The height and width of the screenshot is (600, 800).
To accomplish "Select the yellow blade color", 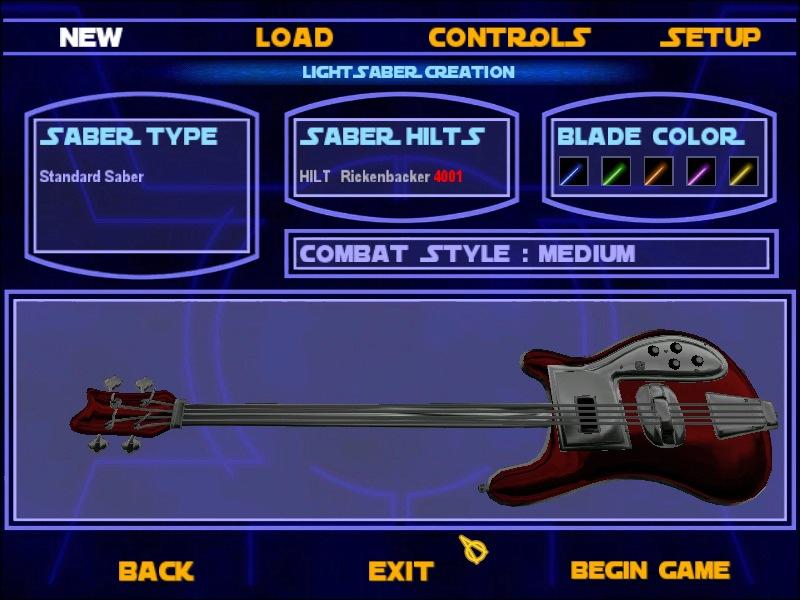I will pos(743,172).
